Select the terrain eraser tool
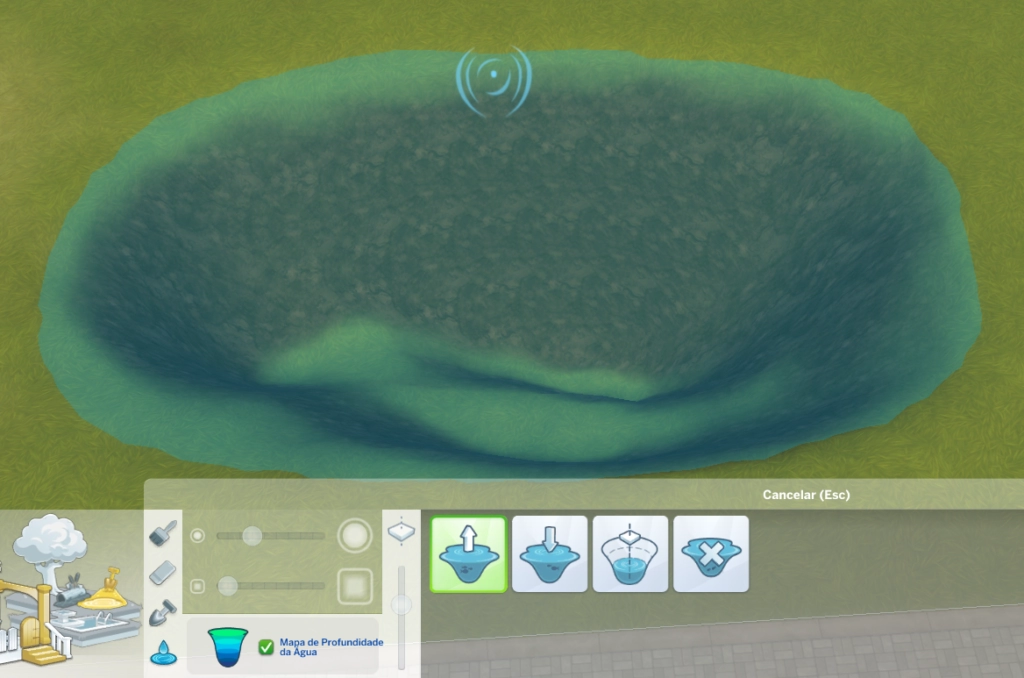This screenshot has height=678, width=1024. pyautogui.click(x=163, y=572)
